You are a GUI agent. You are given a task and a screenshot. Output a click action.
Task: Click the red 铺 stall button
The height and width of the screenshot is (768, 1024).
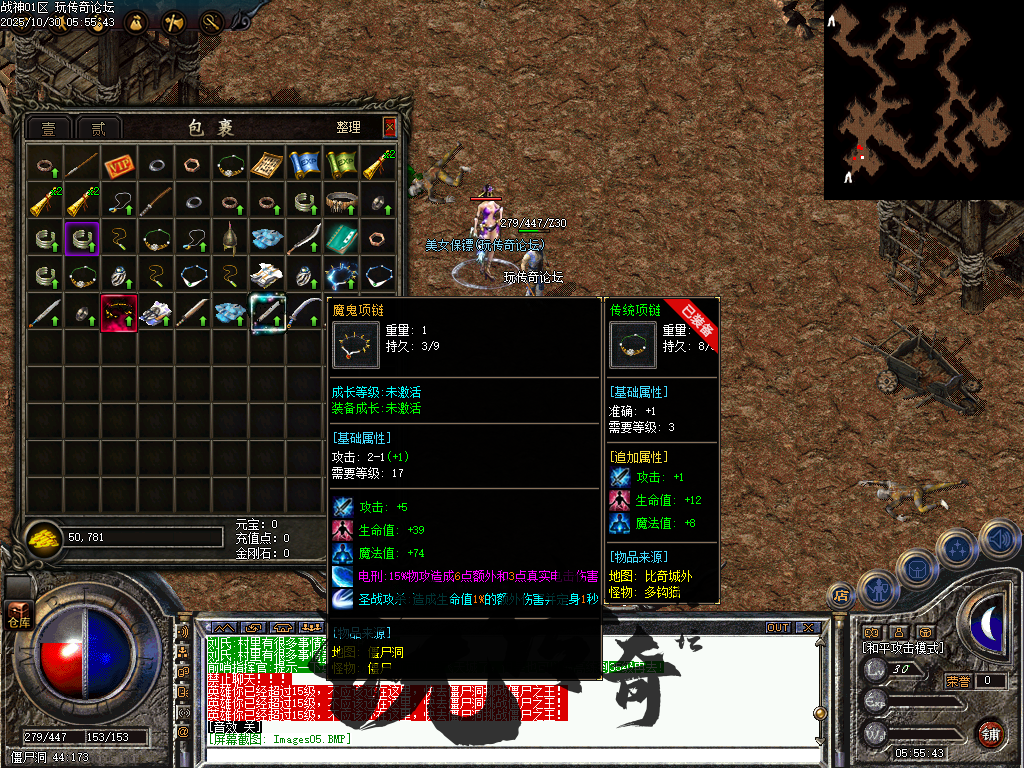pyautogui.click(x=991, y=733)
